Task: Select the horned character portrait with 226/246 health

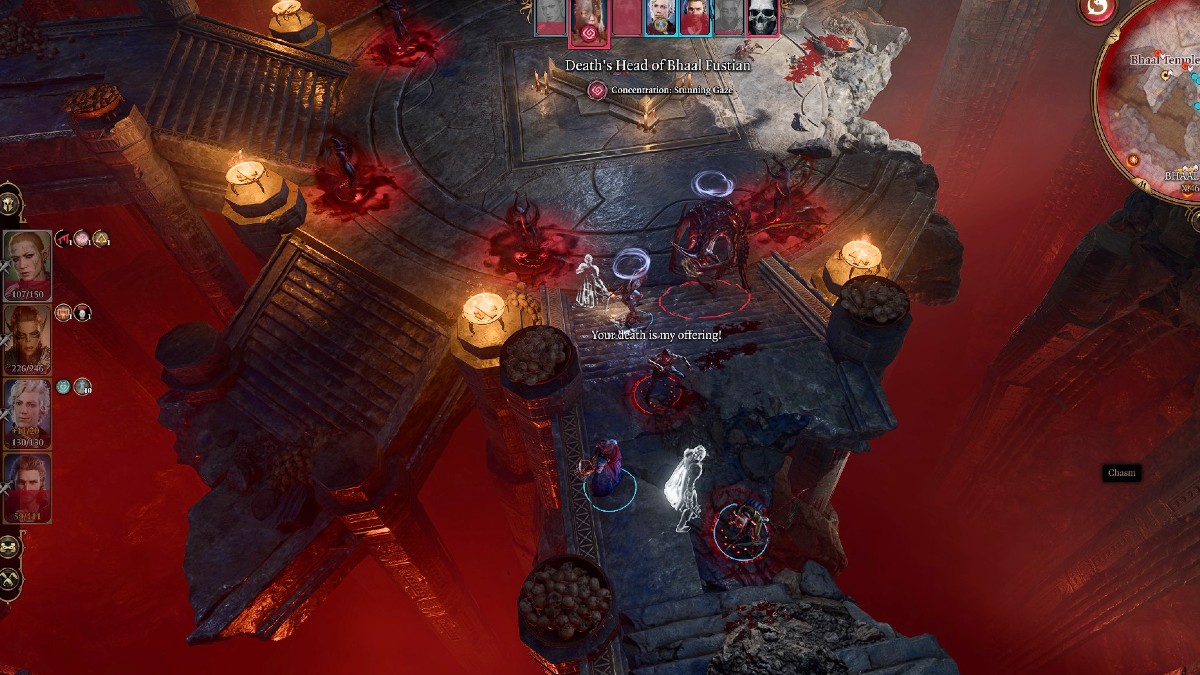Action: click(x=27, y=338)
